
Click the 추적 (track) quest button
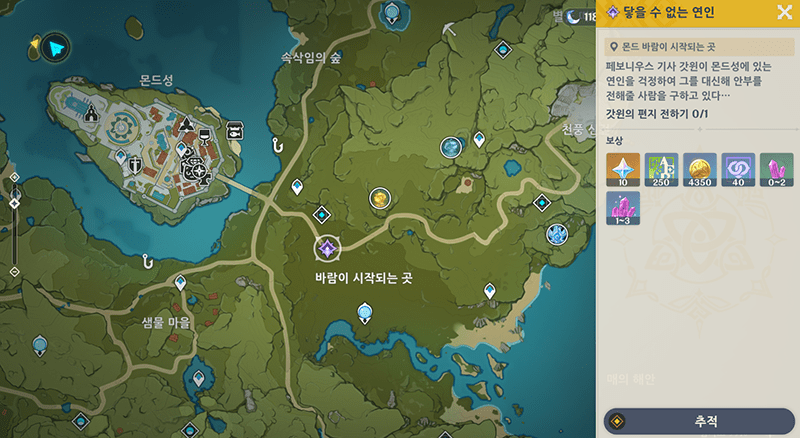699,421
